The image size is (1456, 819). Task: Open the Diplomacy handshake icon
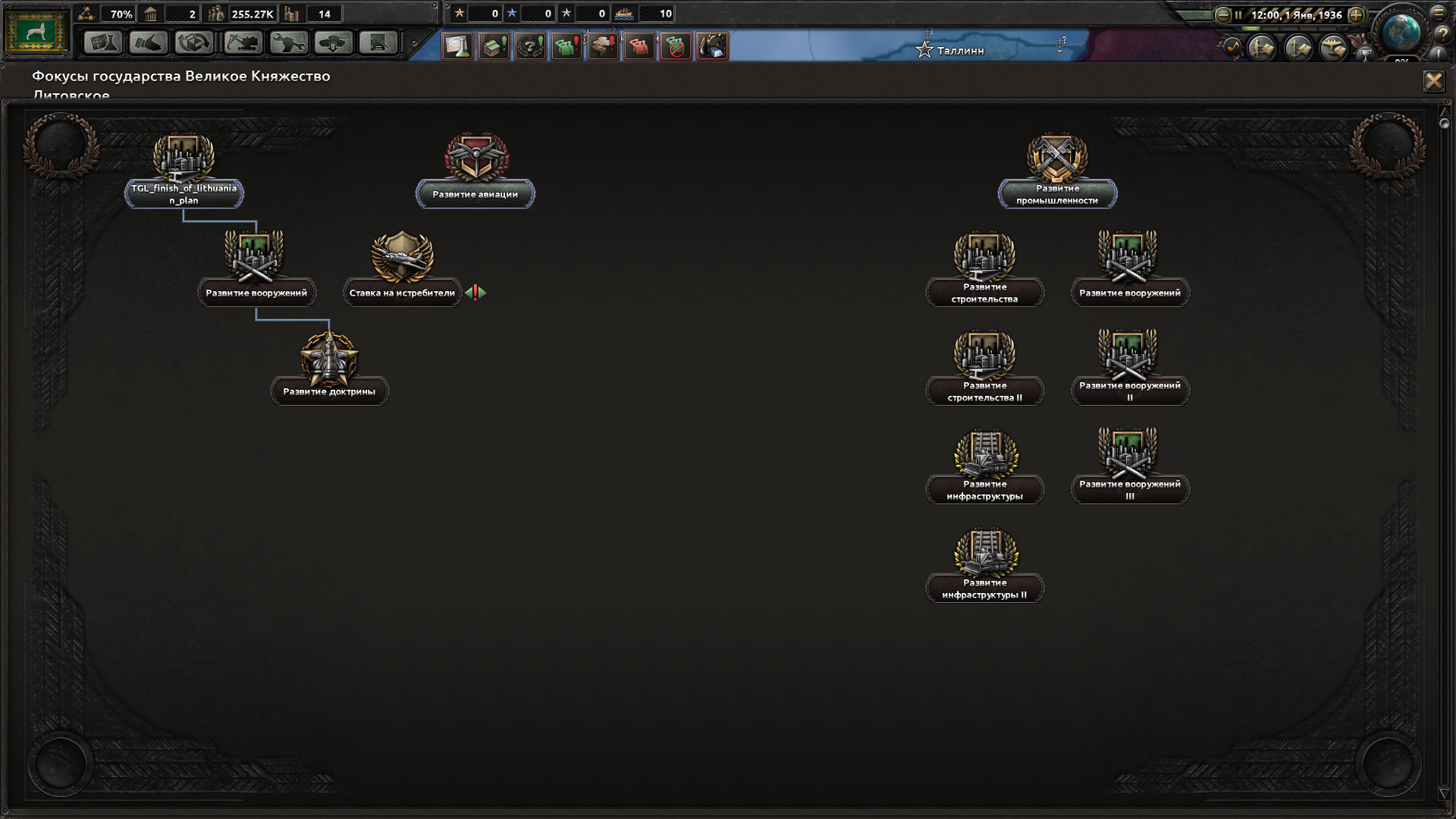(x=149, y=43)
